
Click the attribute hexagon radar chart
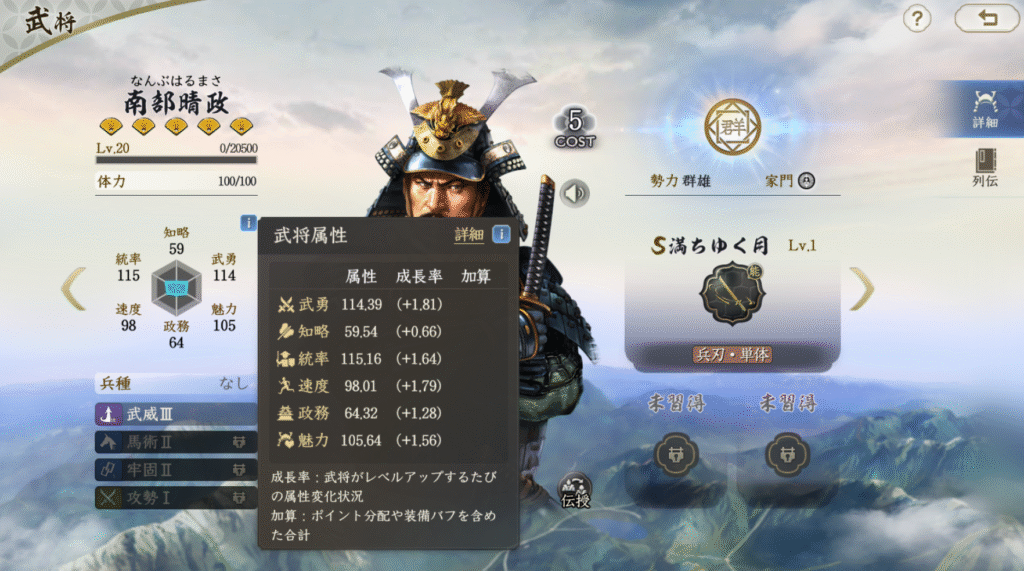click(176, 288)
